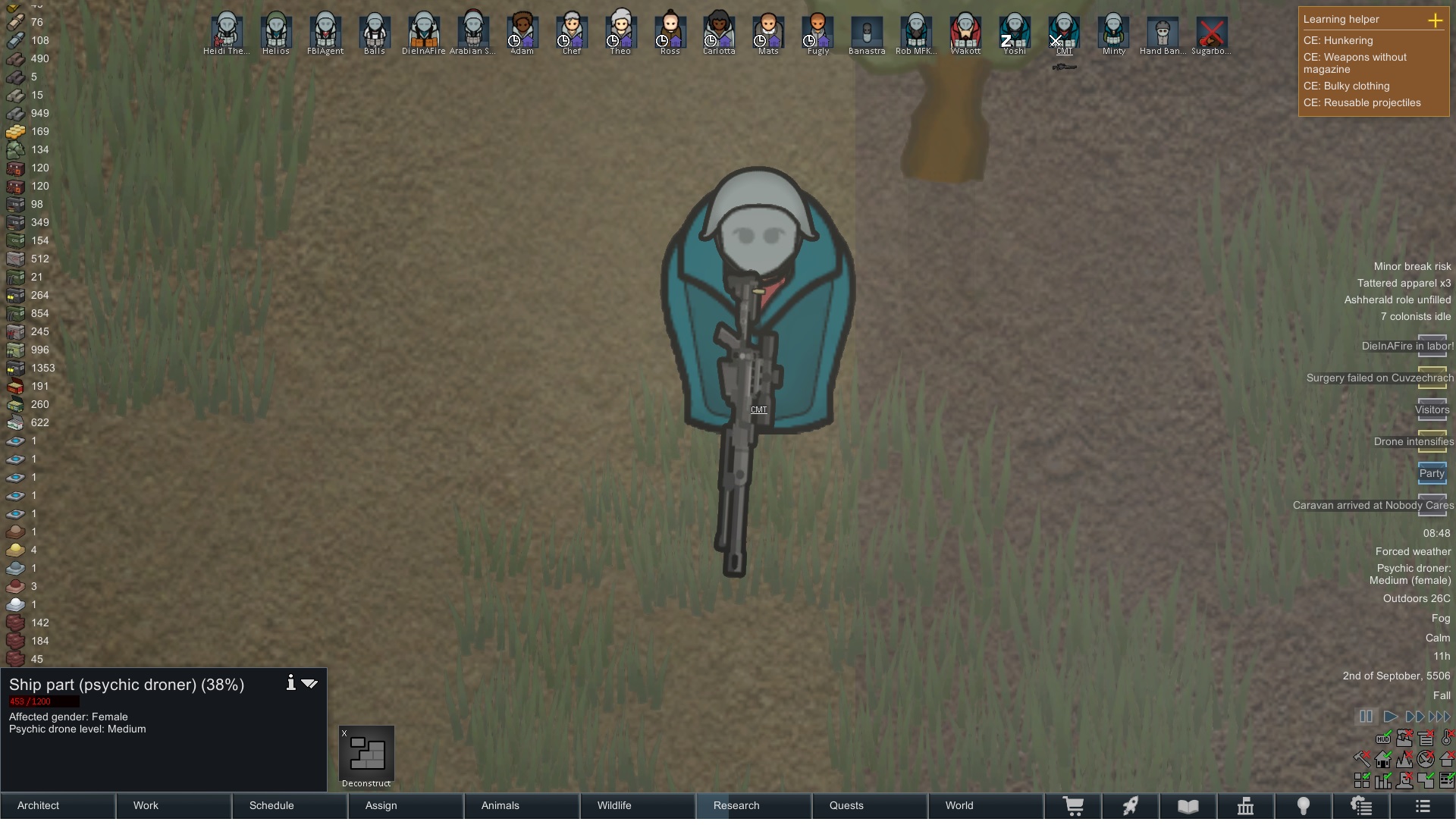This screenshot has height=828, width=1456.
Task: Open the History book icon
Action: [1188, 806]
